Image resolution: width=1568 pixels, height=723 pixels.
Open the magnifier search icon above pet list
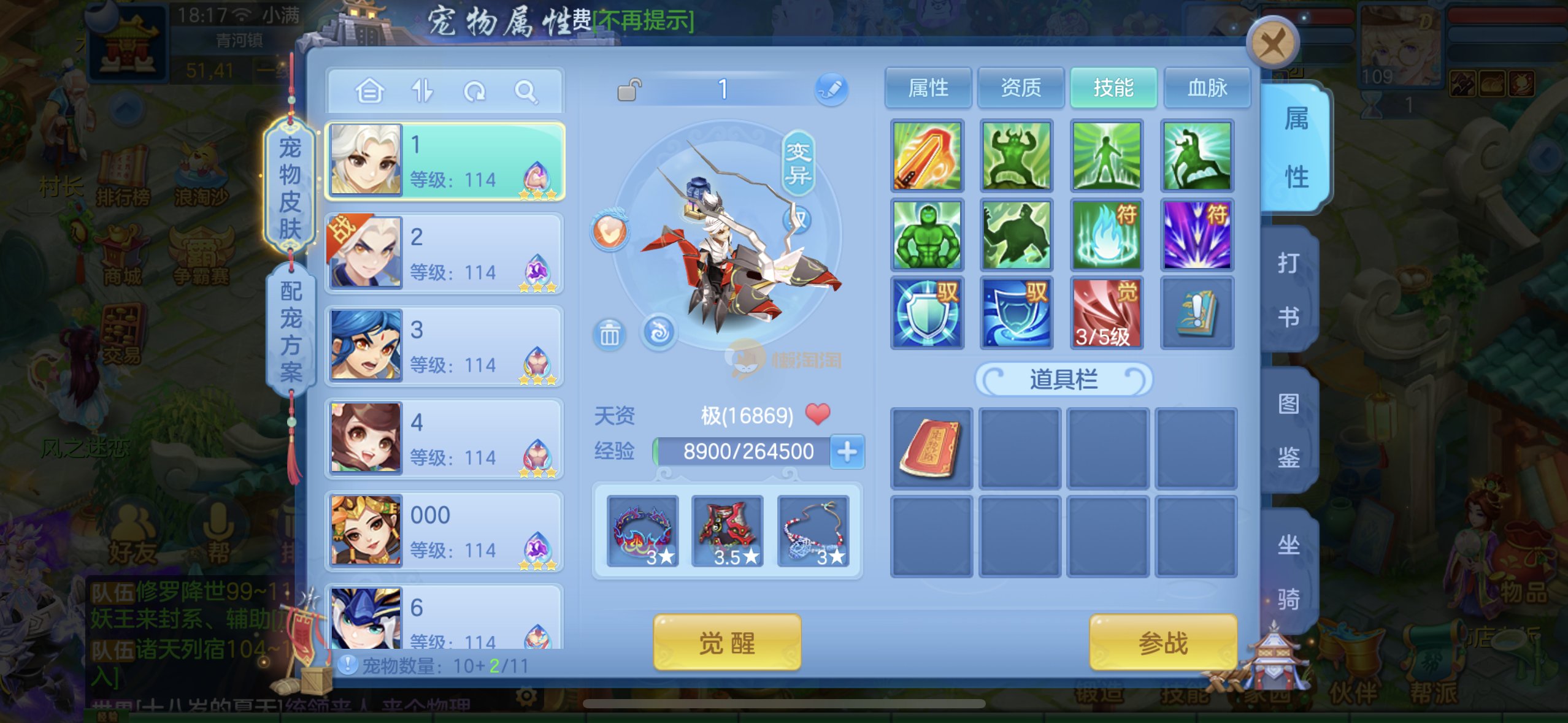(526, 92)
